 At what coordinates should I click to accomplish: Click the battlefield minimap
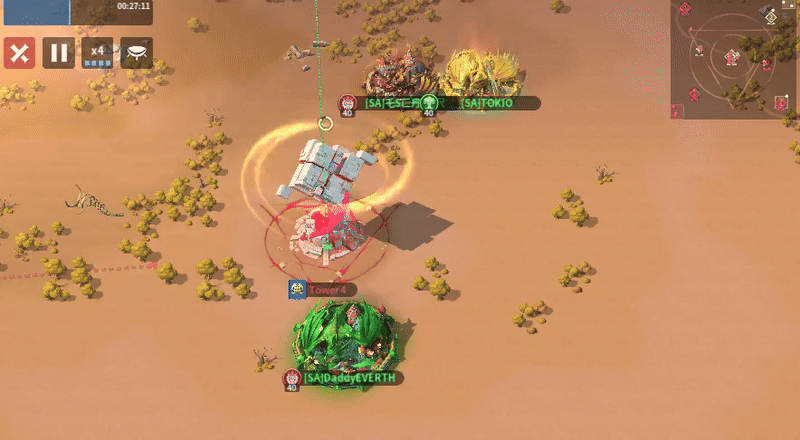pos(735,60)
